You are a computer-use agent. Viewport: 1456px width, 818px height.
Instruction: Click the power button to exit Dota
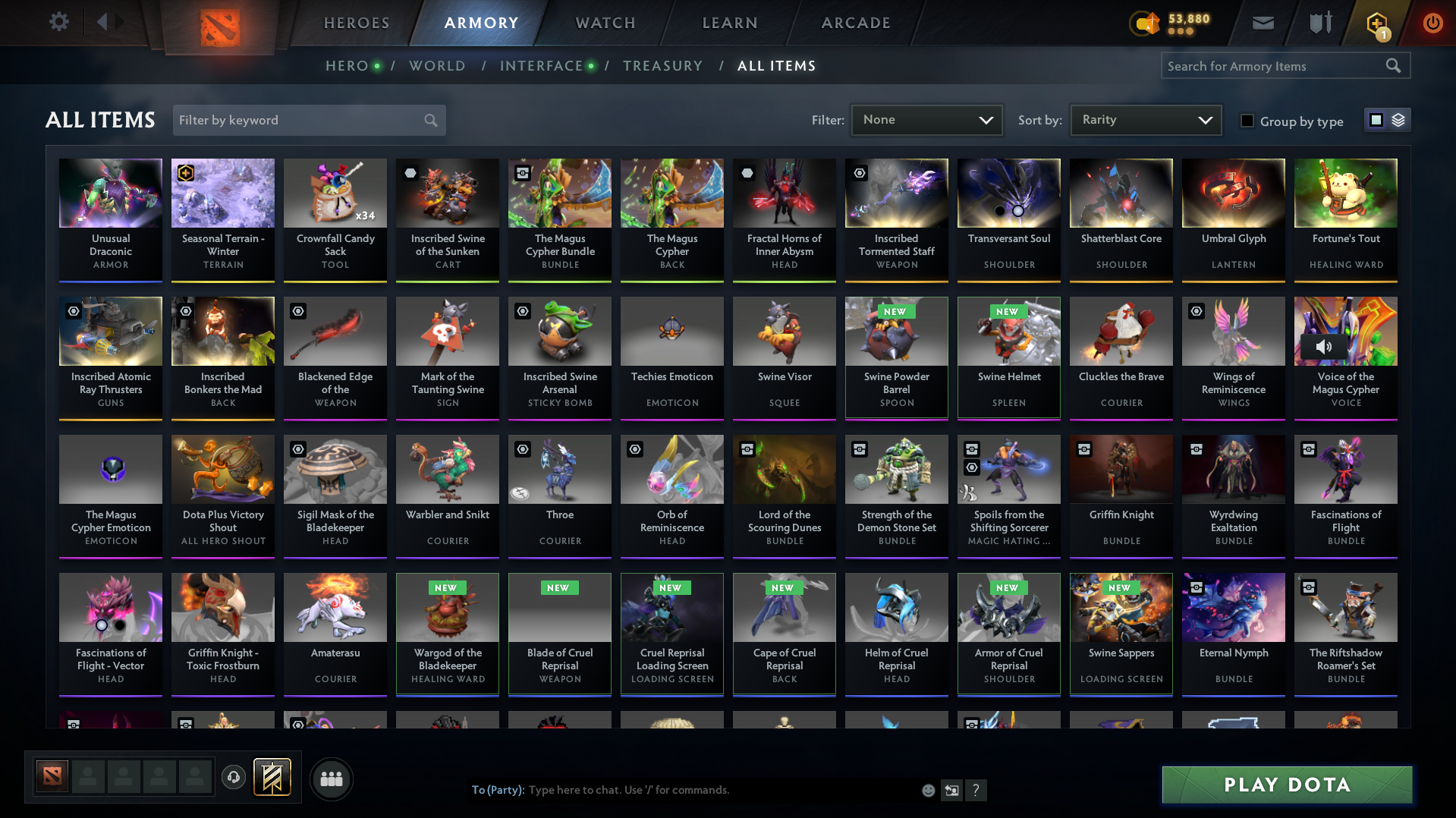tap(1432, 23)
